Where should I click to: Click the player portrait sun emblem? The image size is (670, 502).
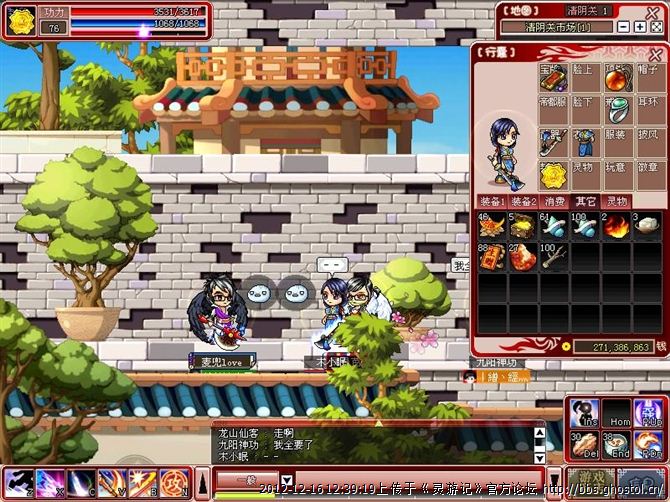[x=21, y=20]
